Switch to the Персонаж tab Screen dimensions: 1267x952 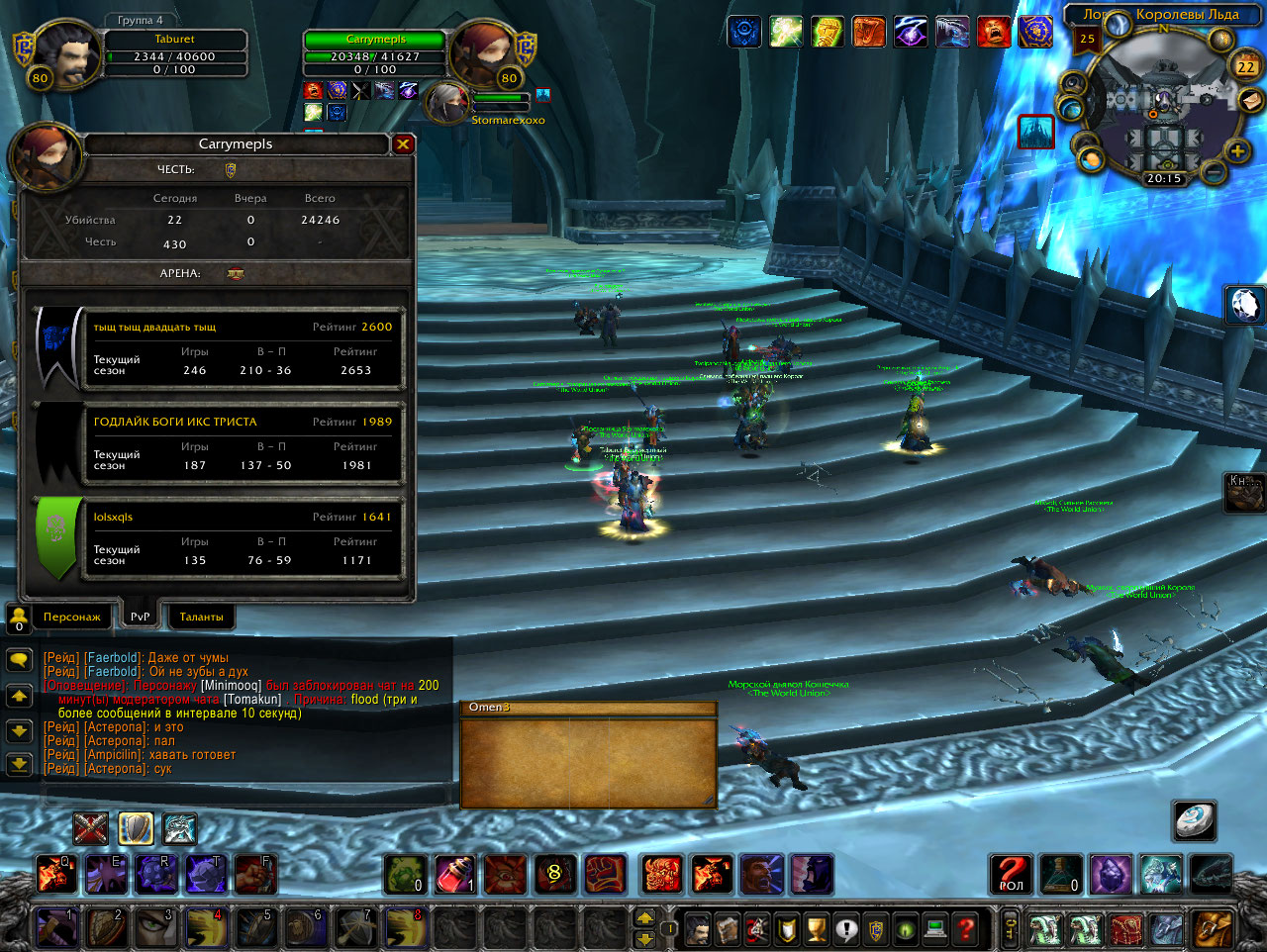click(x=71, y=617)
